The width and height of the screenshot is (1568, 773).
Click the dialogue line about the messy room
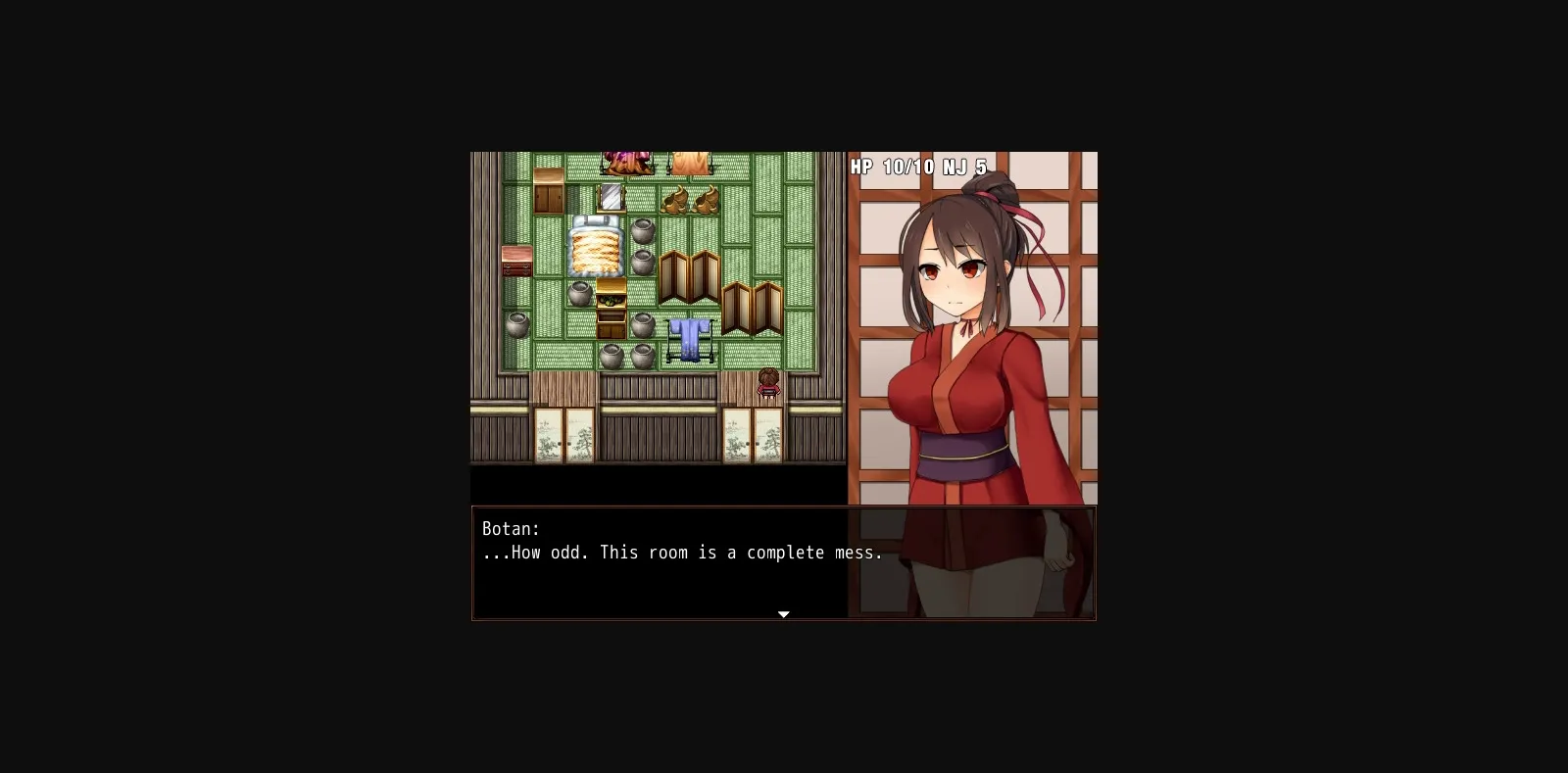click(683, 553)
